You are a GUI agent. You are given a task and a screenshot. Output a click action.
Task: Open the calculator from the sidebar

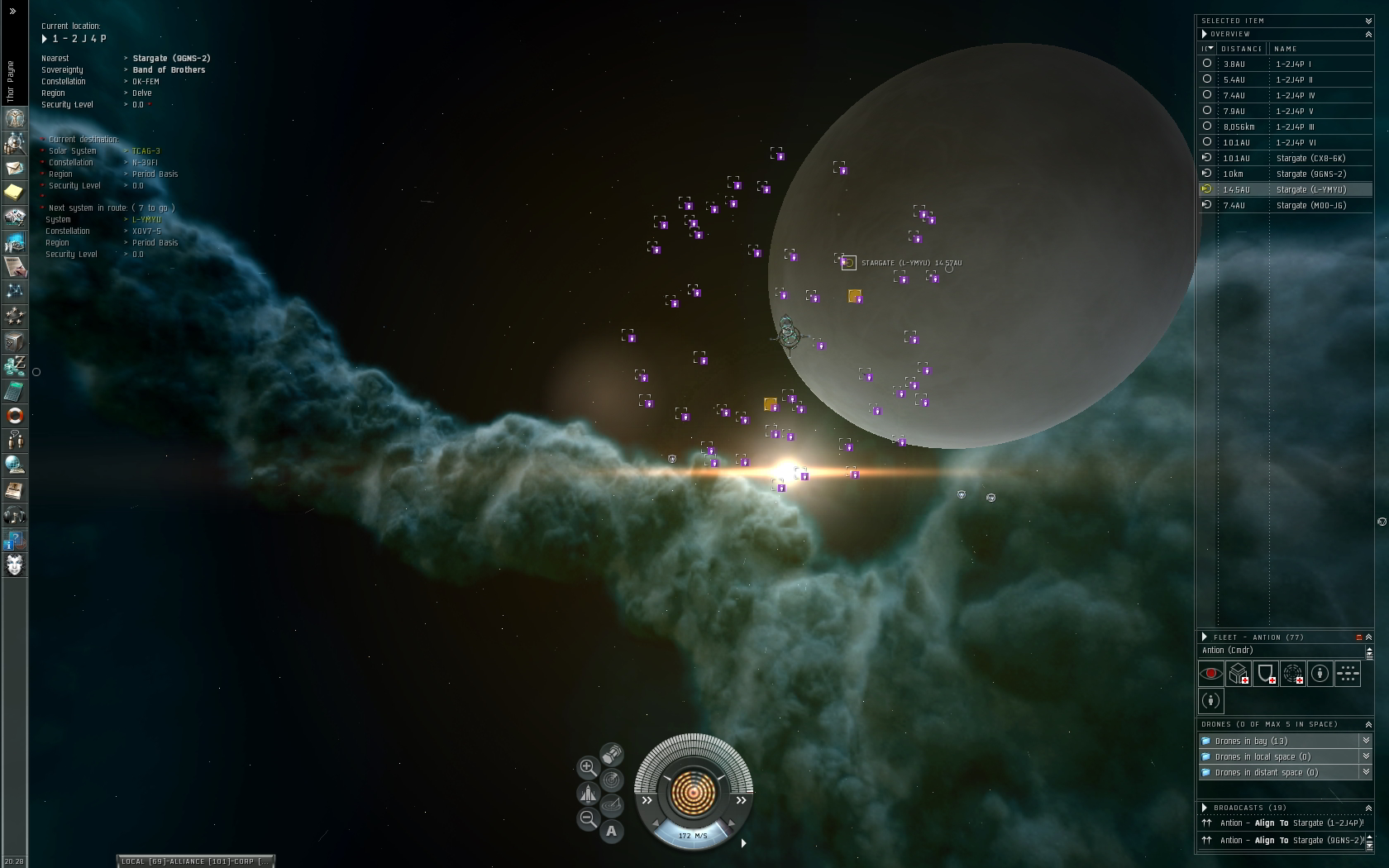pos(15,390)
